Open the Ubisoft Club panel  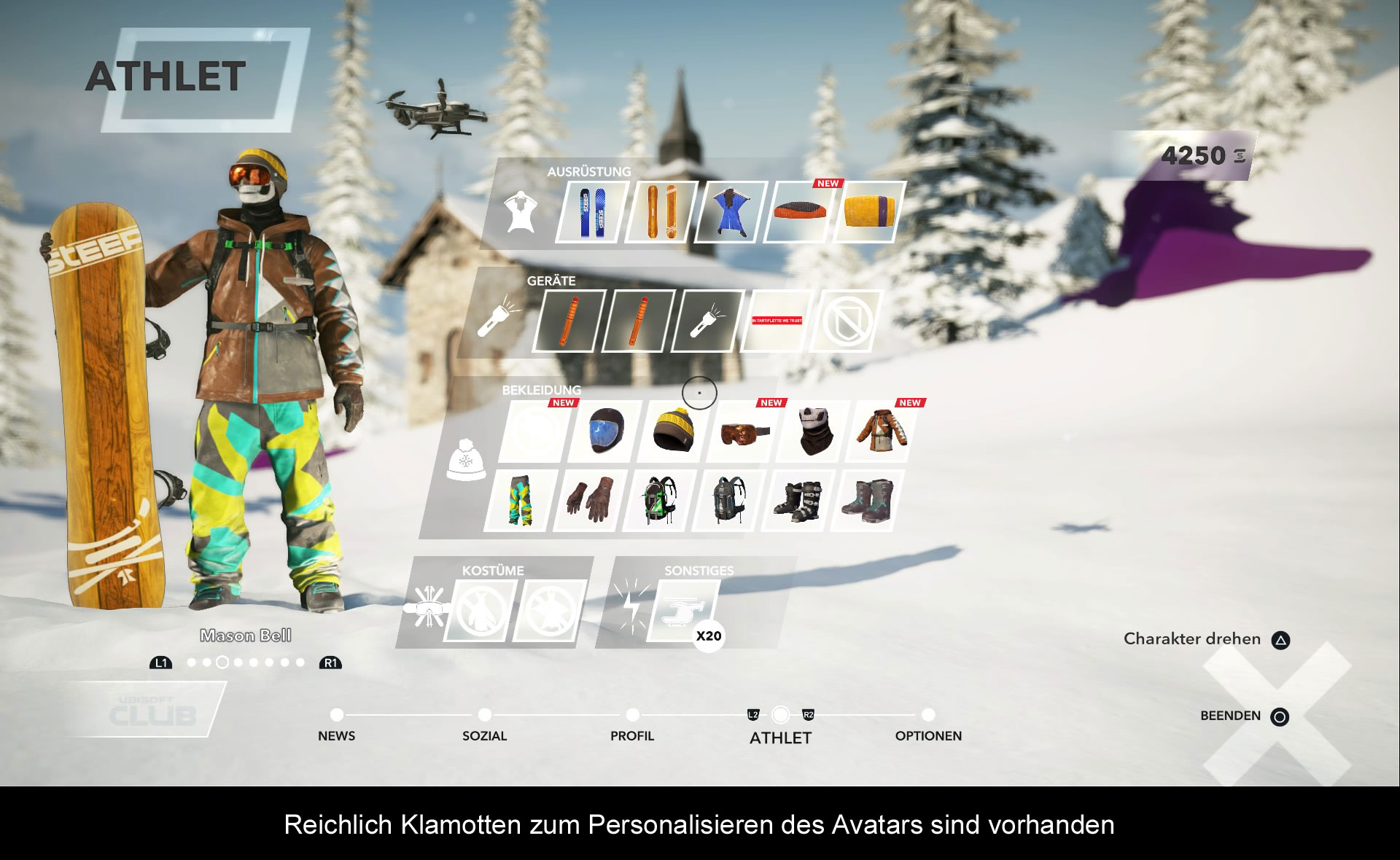[x=152, y=711]
